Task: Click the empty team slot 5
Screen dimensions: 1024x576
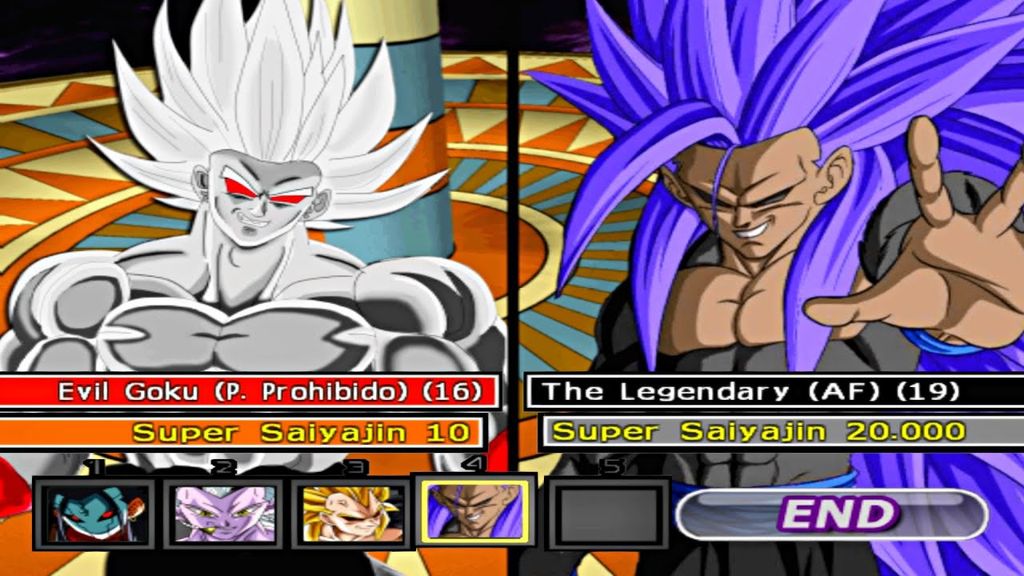Action: 608,514
